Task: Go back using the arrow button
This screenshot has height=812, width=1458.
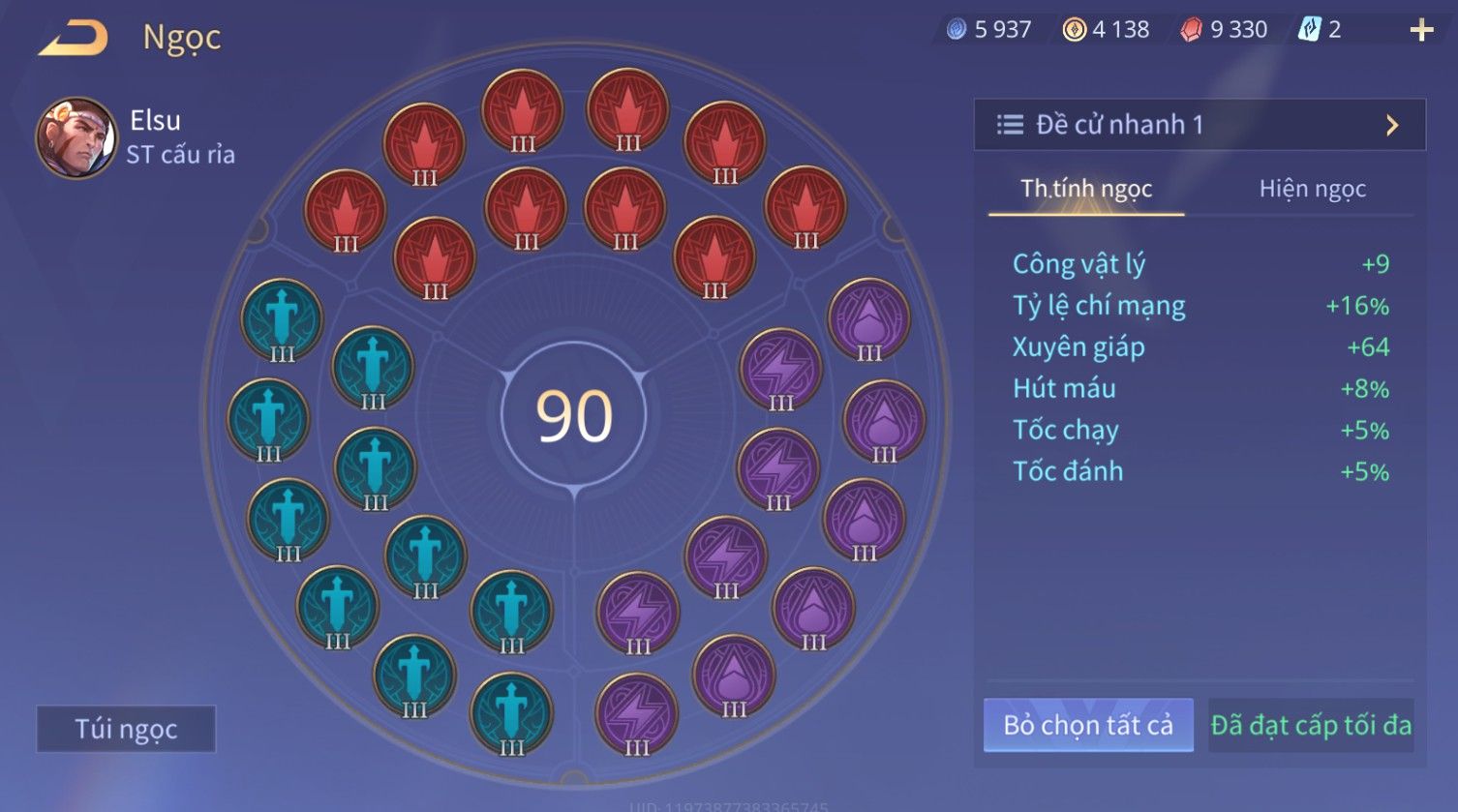Action: click(x=74, y=39)
